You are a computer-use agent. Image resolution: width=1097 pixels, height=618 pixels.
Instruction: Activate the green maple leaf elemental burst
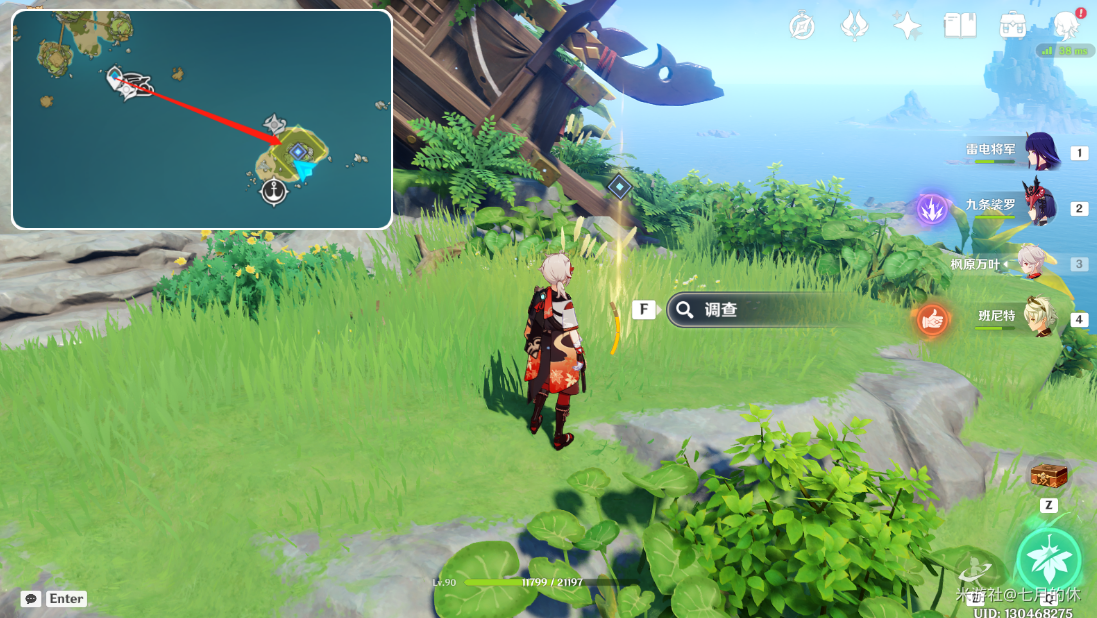(1048, 559)
